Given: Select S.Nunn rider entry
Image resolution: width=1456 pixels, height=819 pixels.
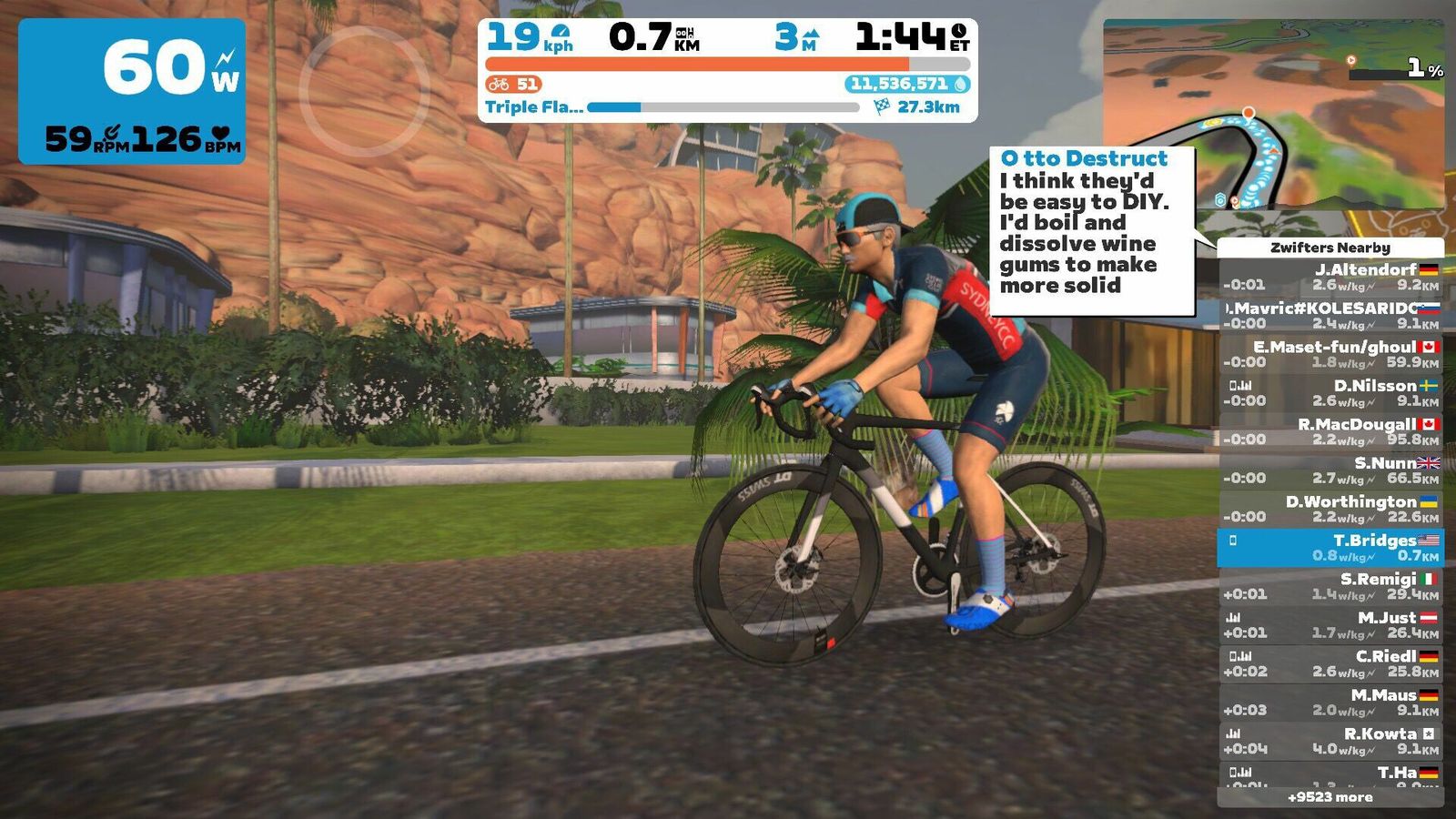Looking at the screenshot, I should point(1330,470).
